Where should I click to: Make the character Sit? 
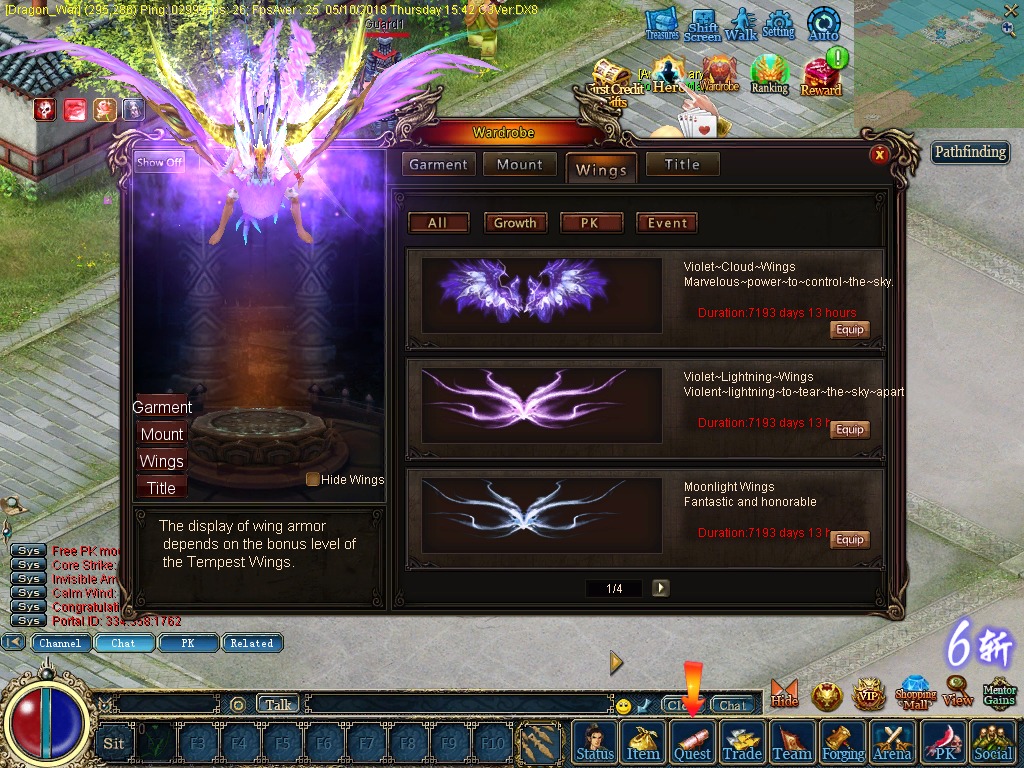114,743
